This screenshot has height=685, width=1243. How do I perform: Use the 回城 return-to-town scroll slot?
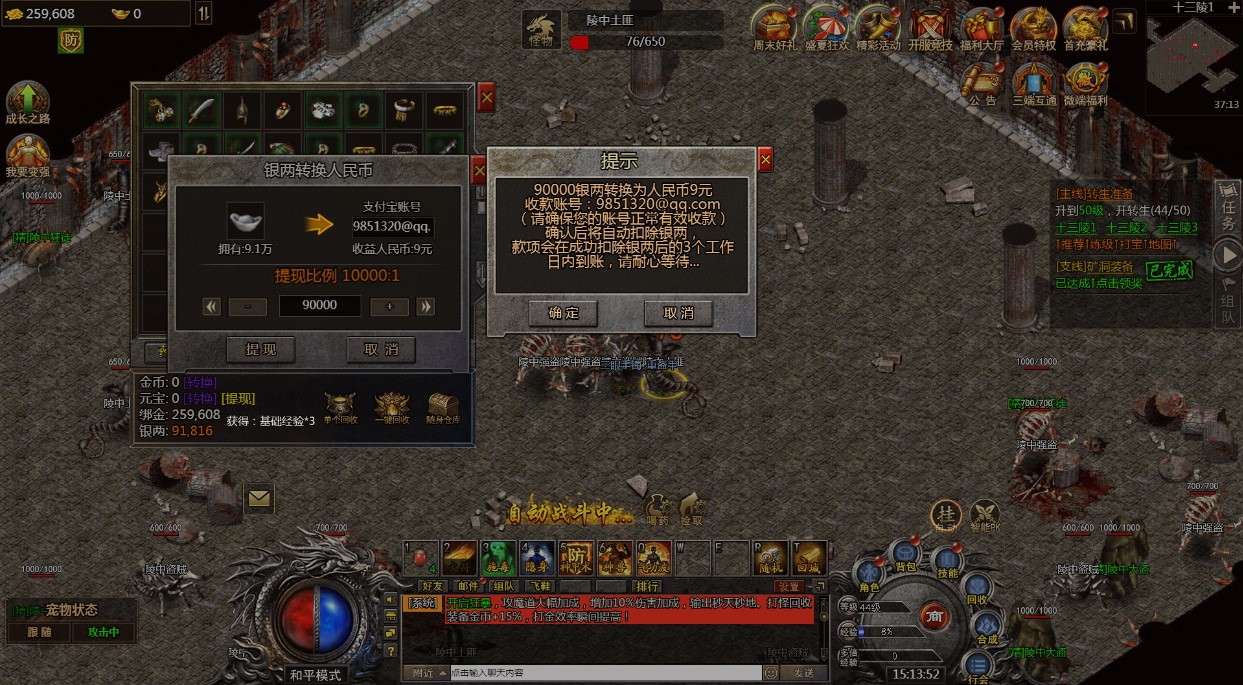tap(808, 558)
